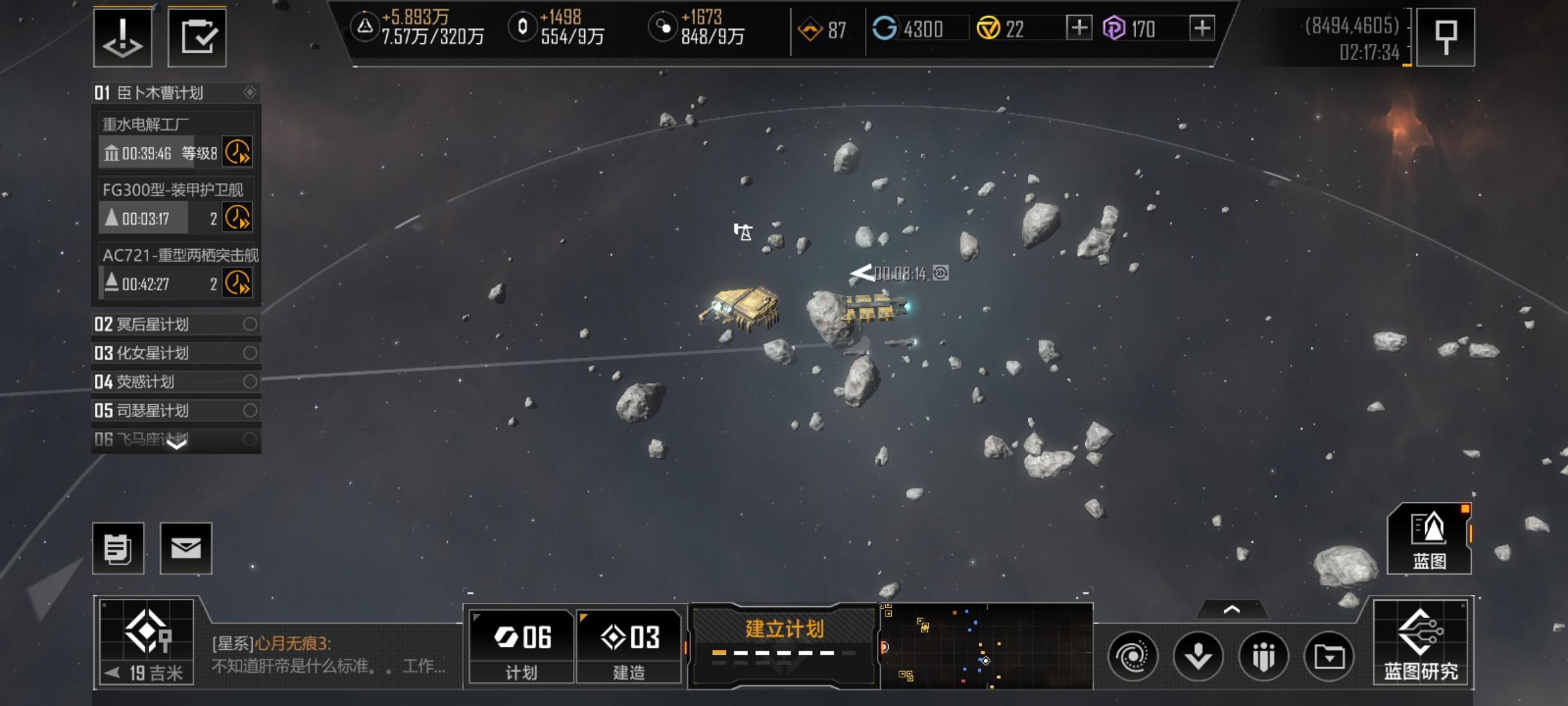Expand the plan list with down chevron

coord(177,444)
